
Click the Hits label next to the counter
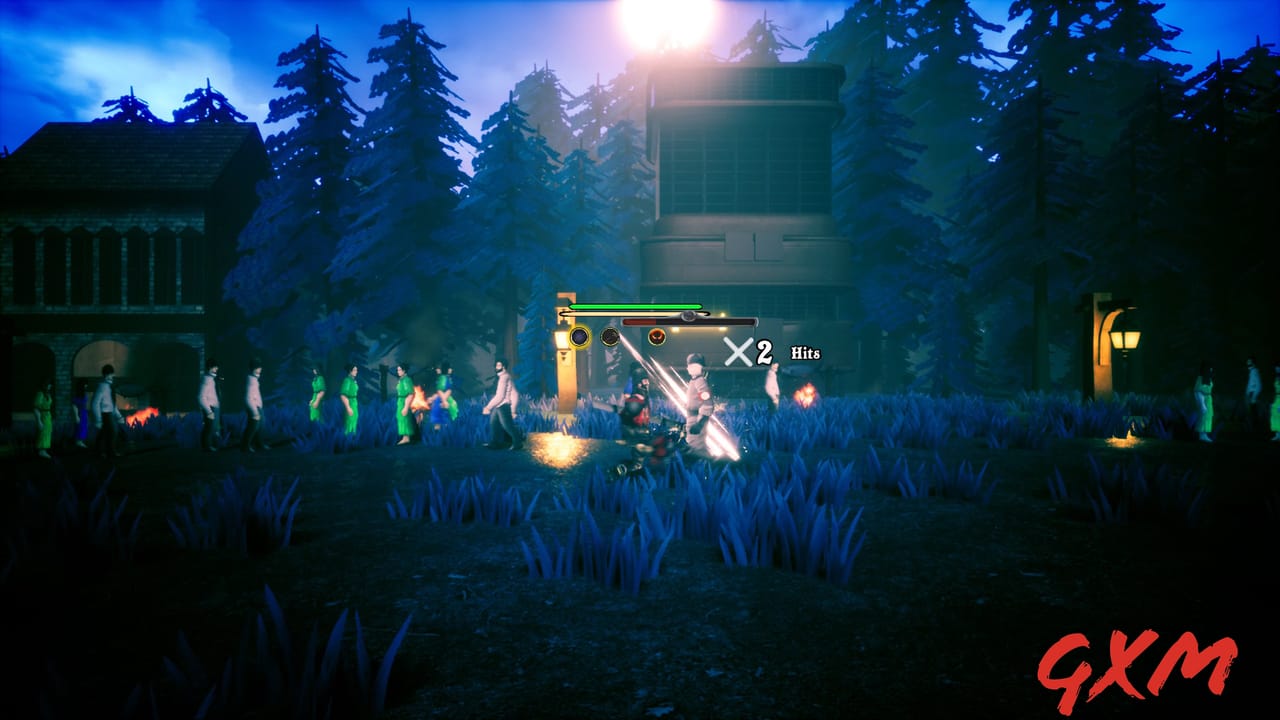pyautogui.click(x=803, y=352)
